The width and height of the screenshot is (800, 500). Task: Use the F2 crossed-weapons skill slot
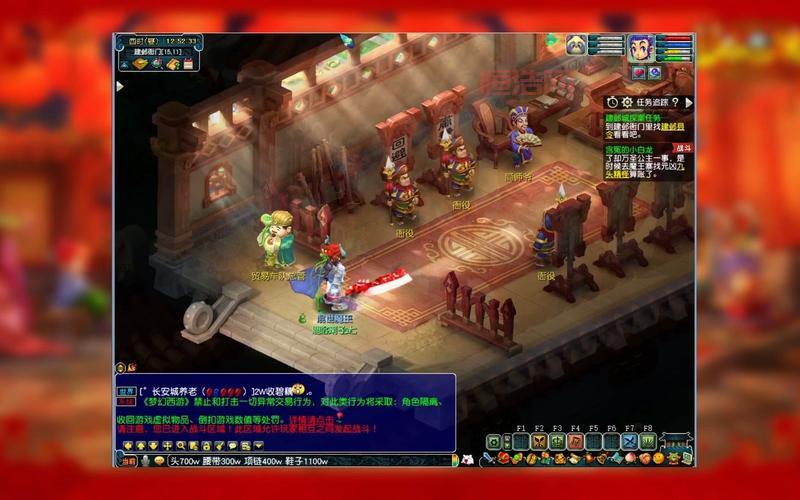539,441
